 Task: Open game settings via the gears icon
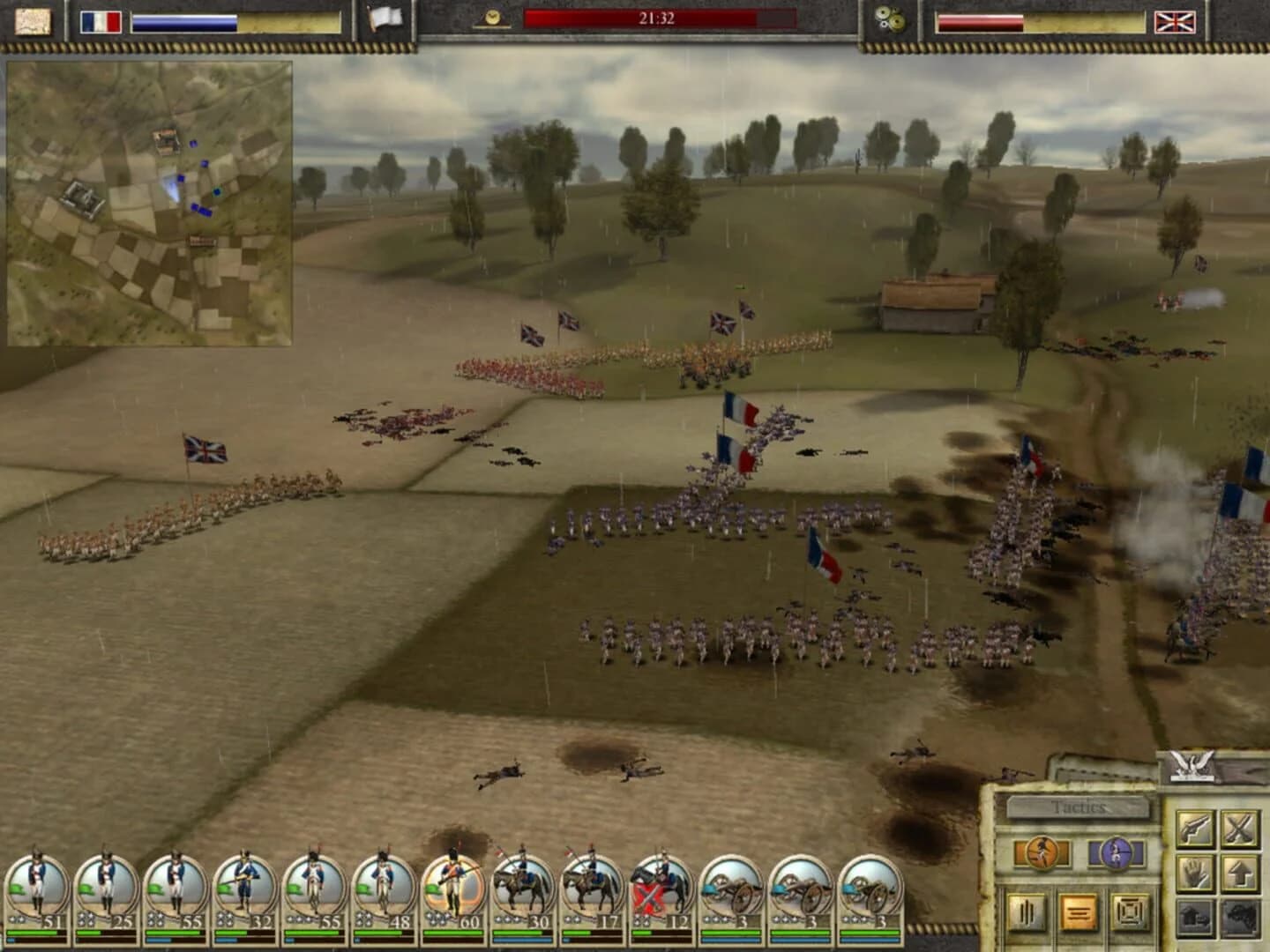[x=888, y=19]
